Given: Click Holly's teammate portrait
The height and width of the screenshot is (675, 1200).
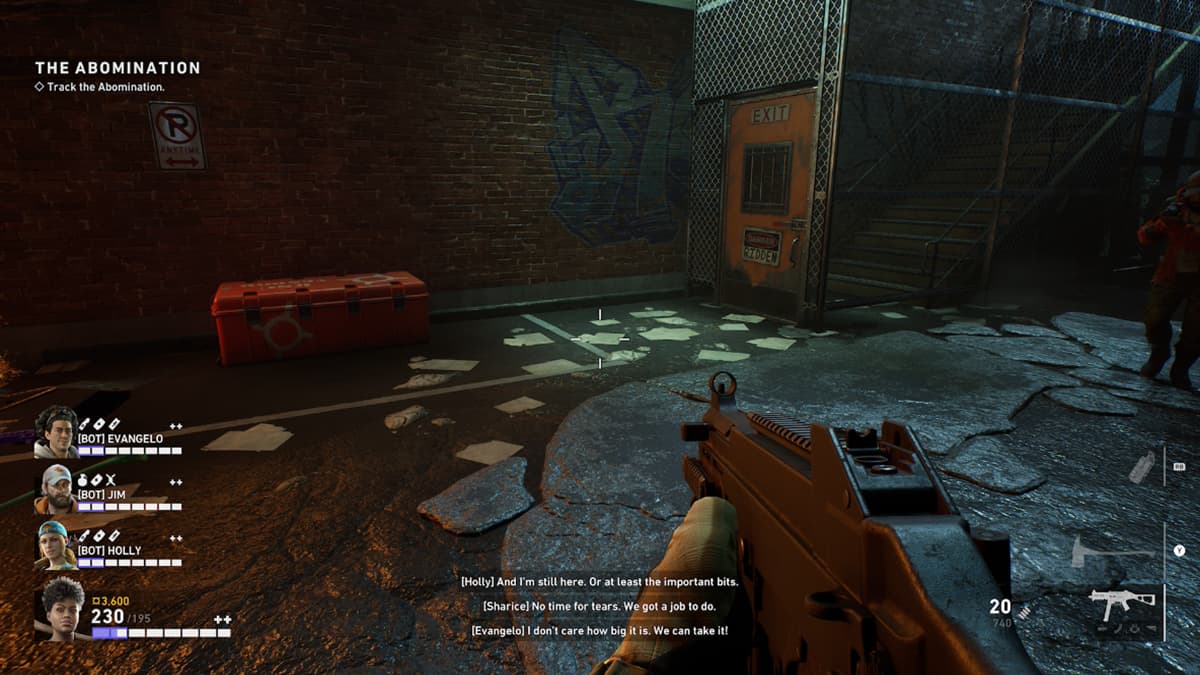Looking at the screenshot, I should pyautogui.click(x=56, y=546).
